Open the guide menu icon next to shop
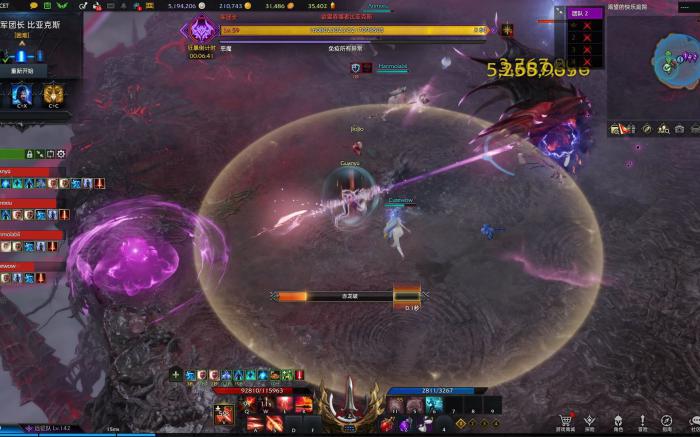This screenshot has width=700, height=437. (x=591, y=421)
